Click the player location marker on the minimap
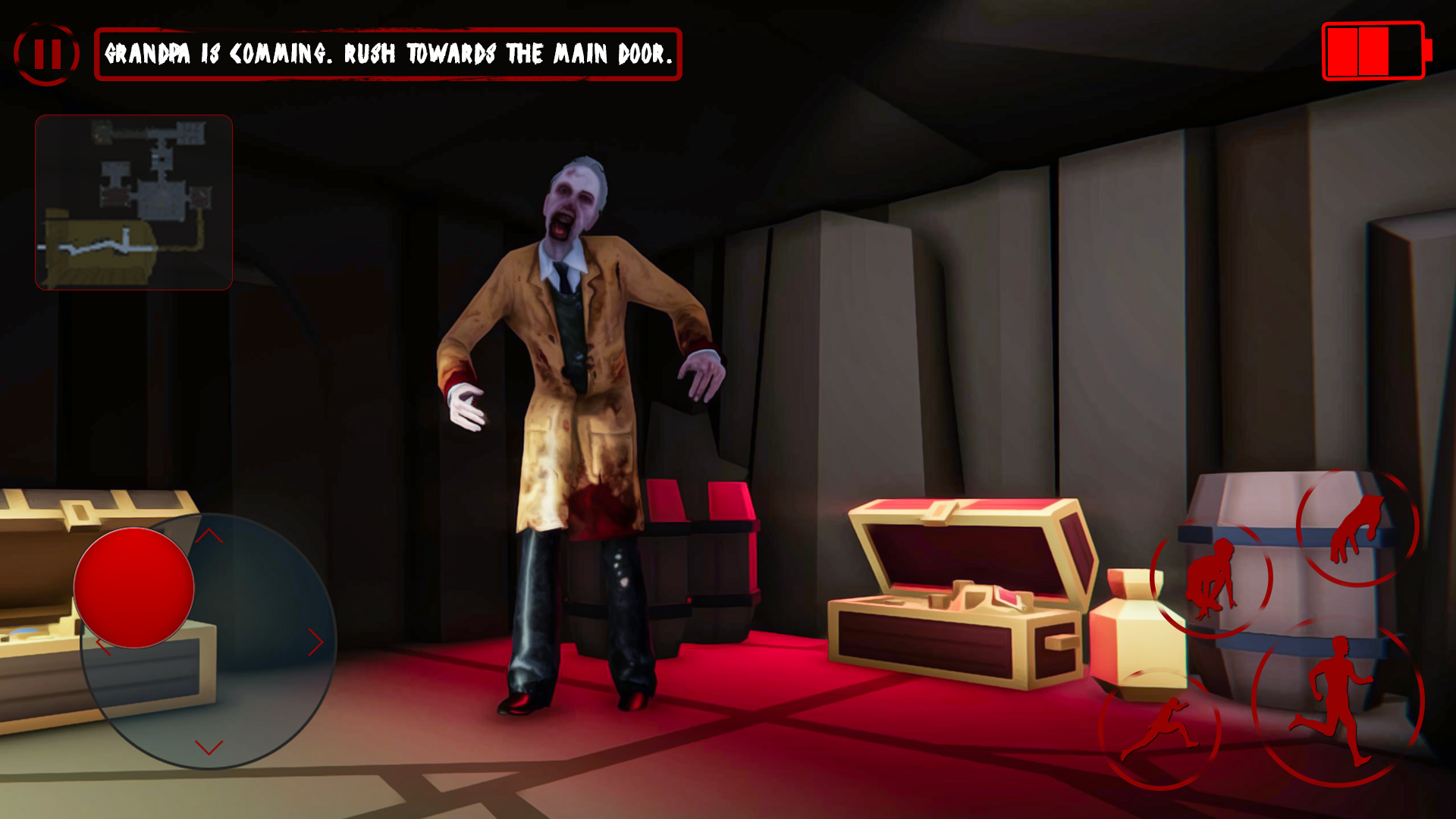Viewport: 1456px width, 819px height. (161, 205)
